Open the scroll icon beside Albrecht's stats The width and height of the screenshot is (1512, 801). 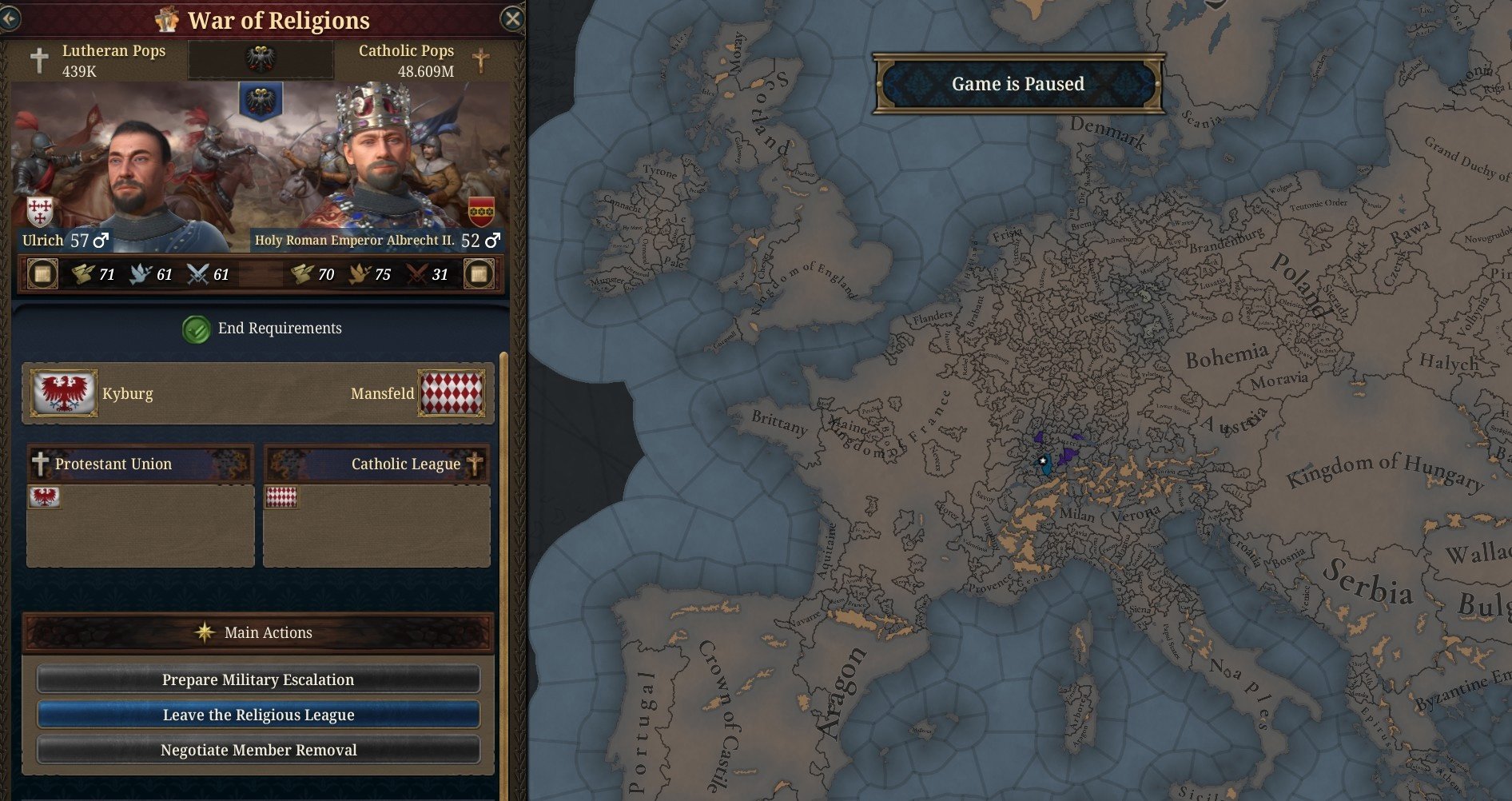(x=479, y=274)
